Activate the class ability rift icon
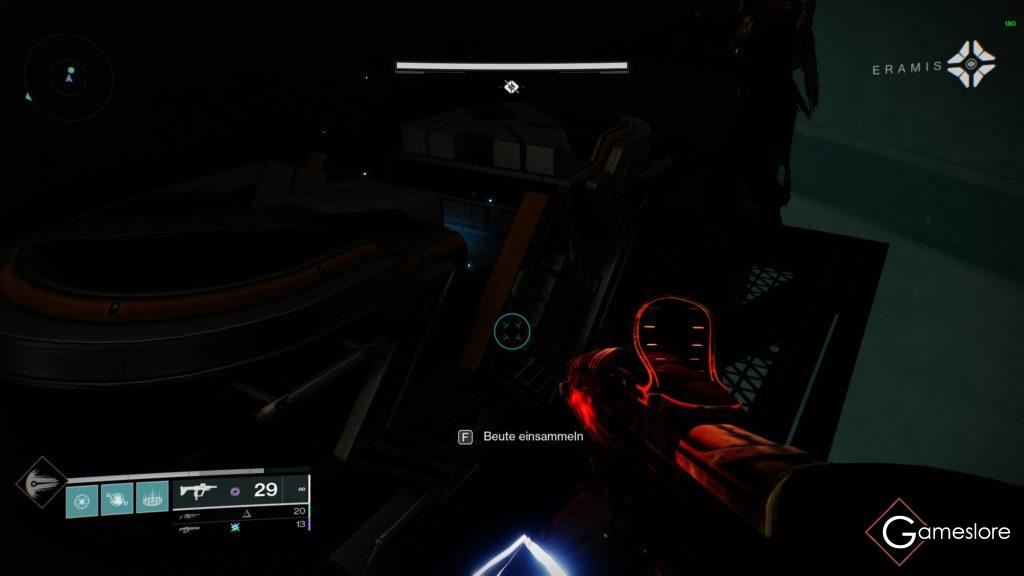1024x576 pixels. (152, 497)
